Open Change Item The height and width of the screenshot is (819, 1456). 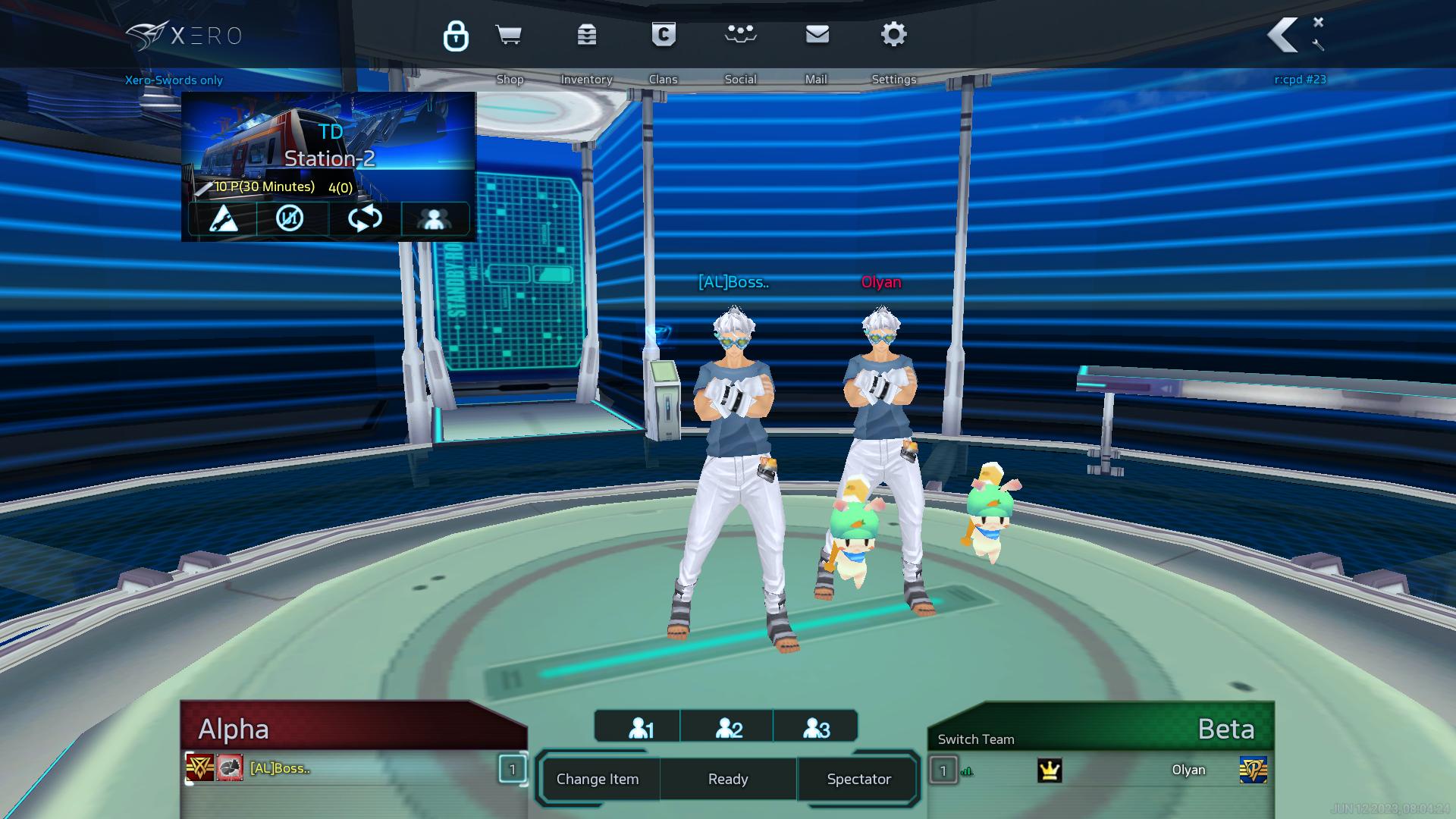[598, 779]
